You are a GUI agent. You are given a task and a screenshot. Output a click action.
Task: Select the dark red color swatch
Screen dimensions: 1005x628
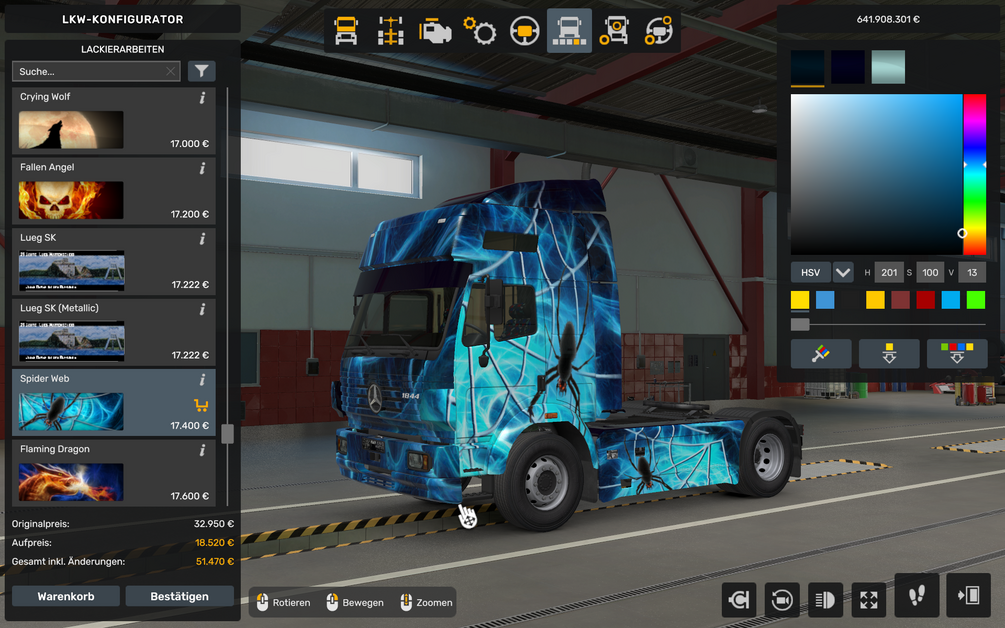click(x=926, y=300)
